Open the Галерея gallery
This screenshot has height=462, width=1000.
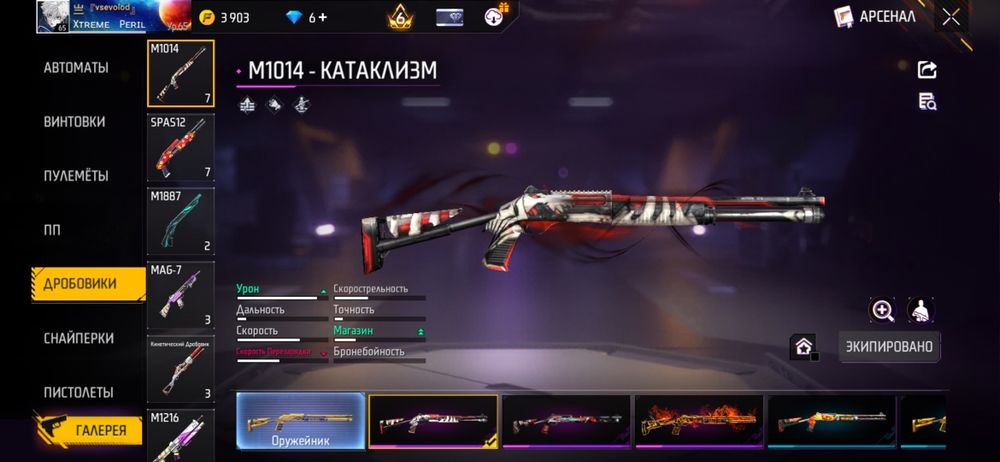[x=88, y=431]
